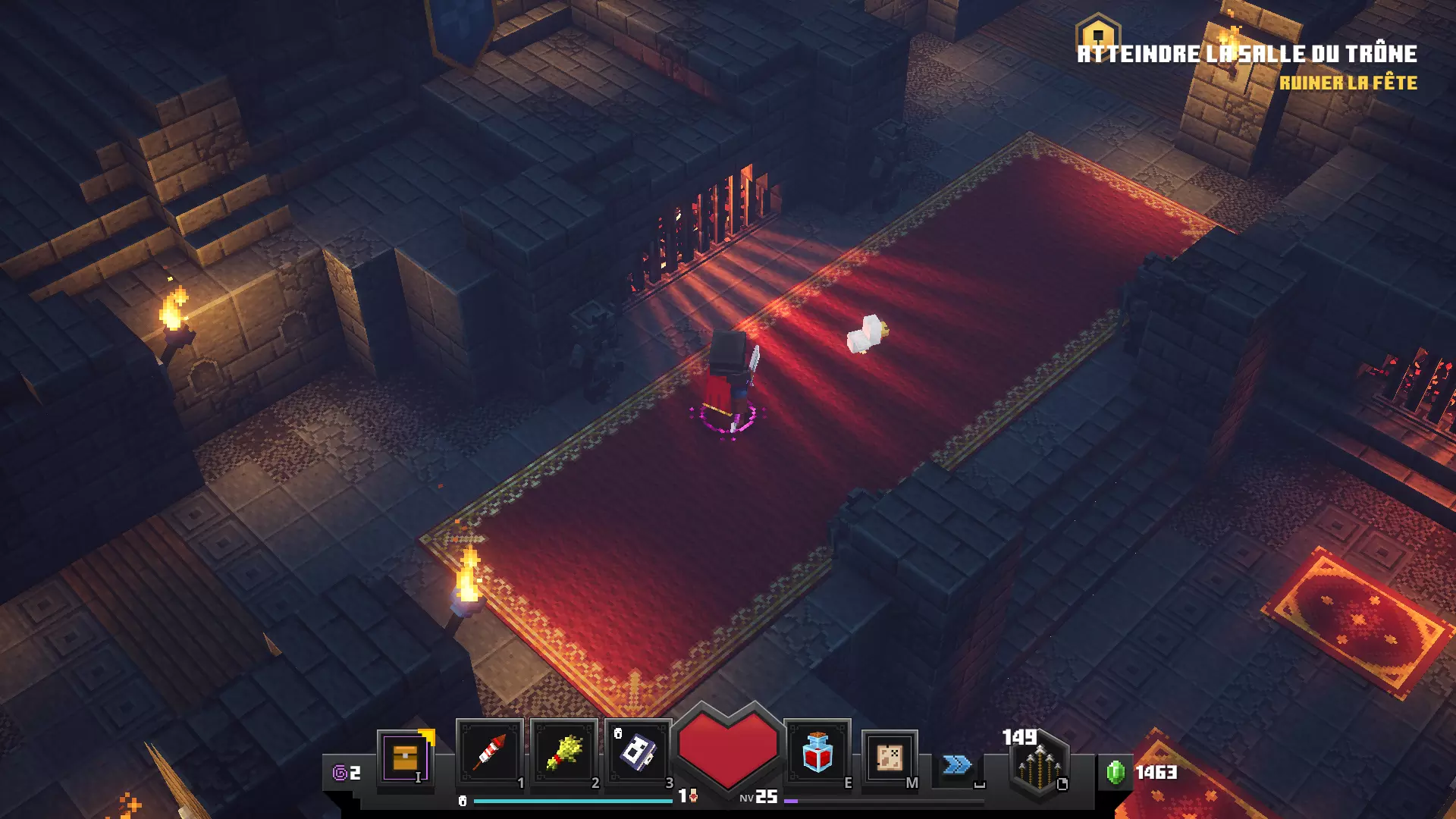Activate the wheat bundle artifact
Viewport: 1456px width, 819px height.
[564, 752]
